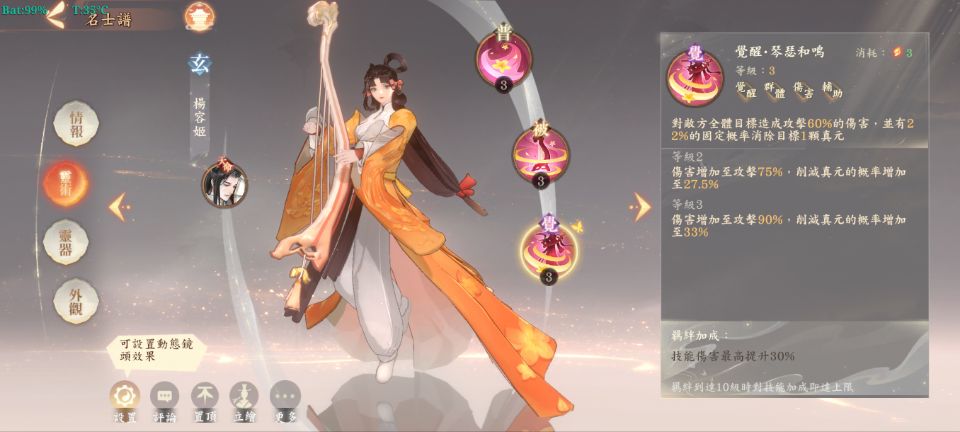Open the 設置 settings gear button

pos(125,397)
